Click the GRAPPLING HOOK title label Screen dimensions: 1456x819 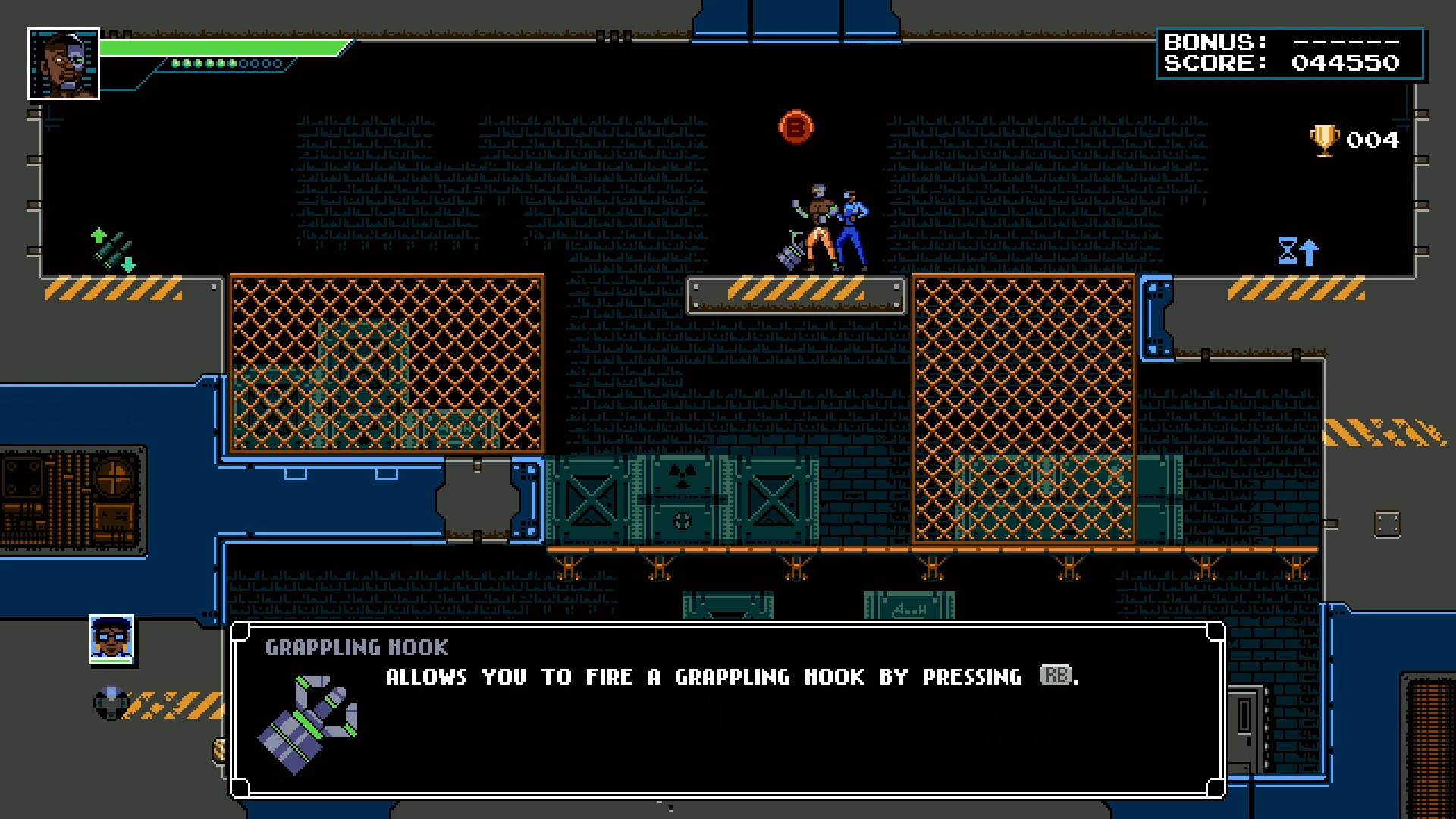click(356, 647)
